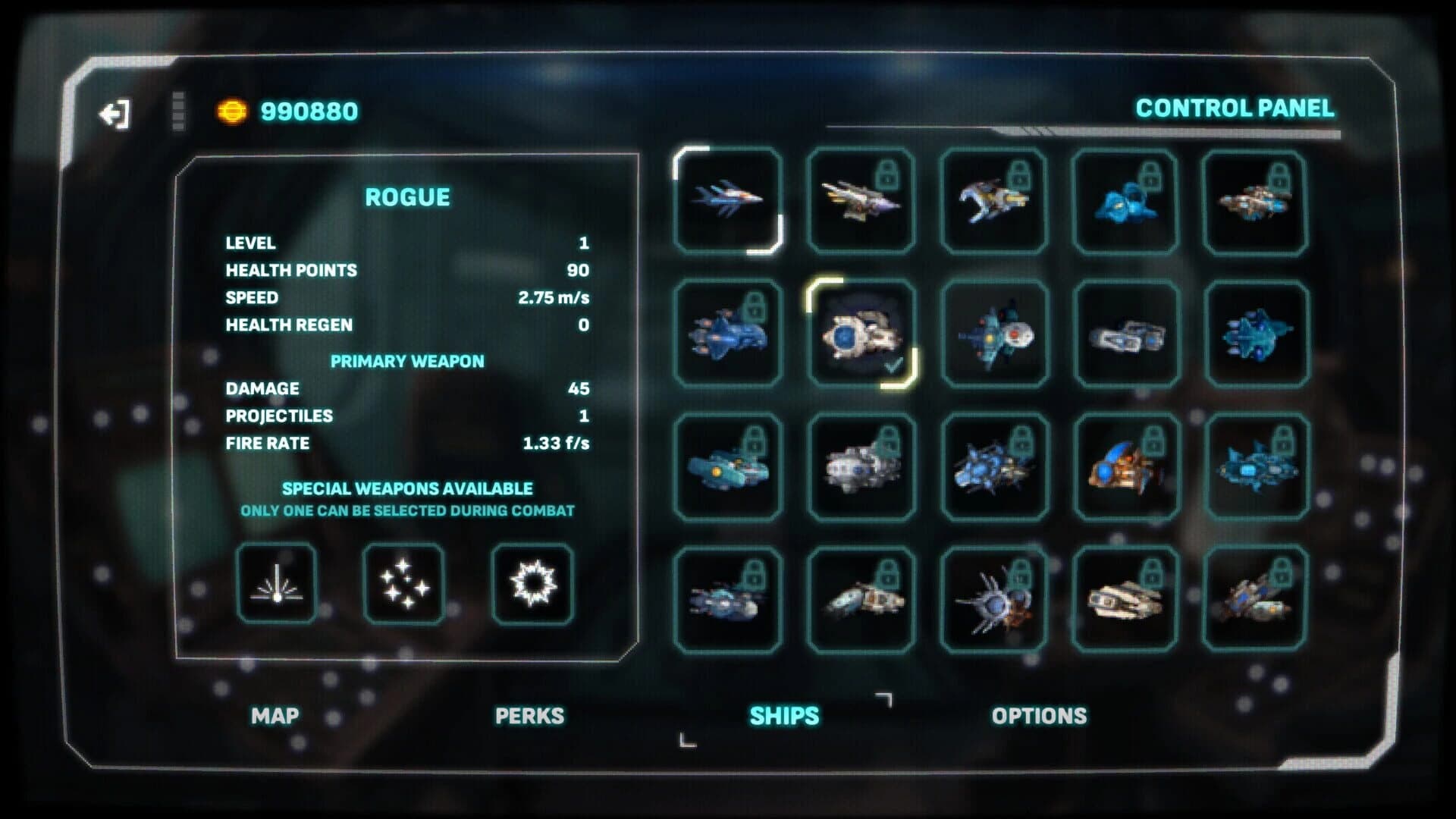Switch to the MAP tab
The image size is (1456, 819).
tap(276, 715)
